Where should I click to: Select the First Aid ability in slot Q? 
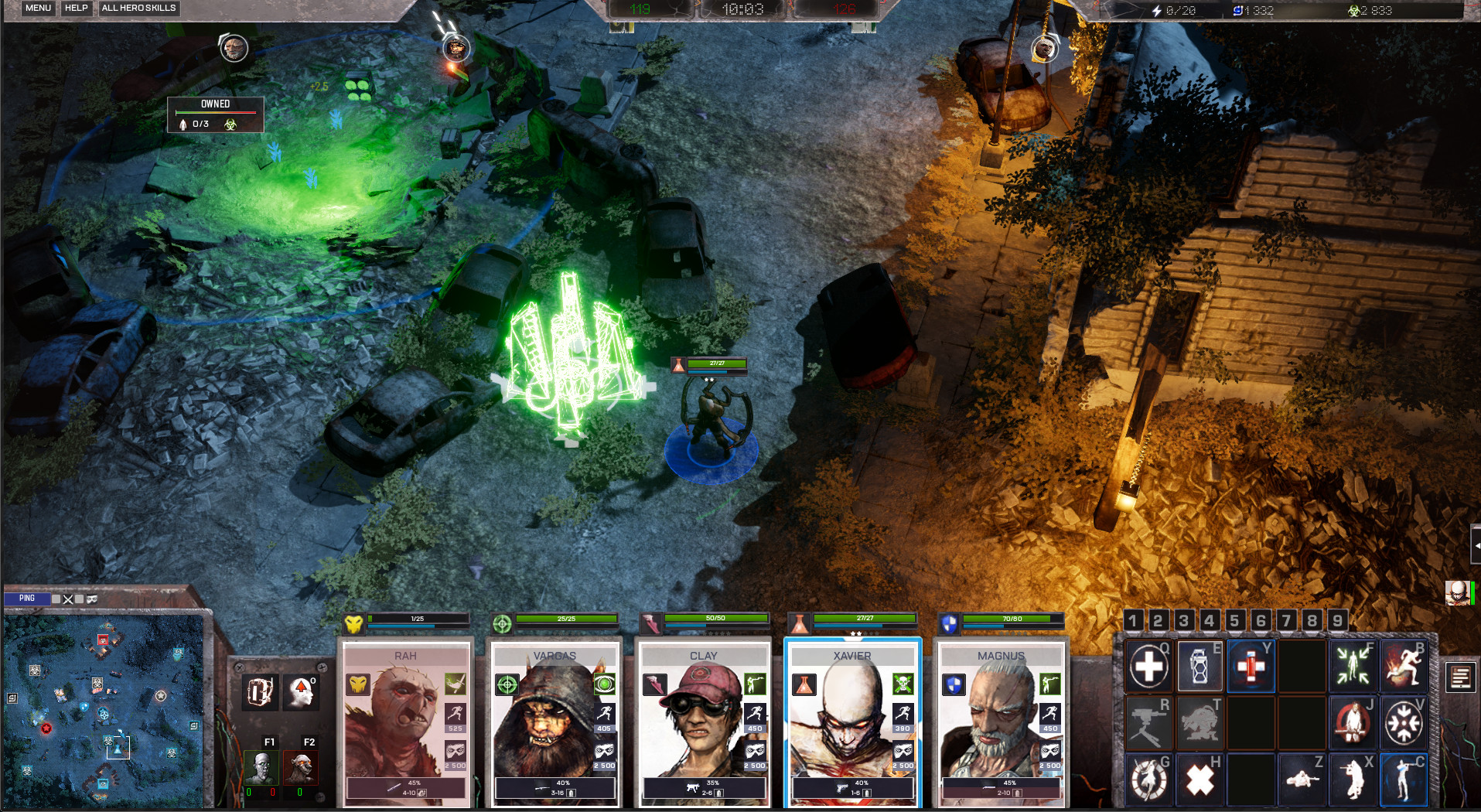(x=1149, y=667)
